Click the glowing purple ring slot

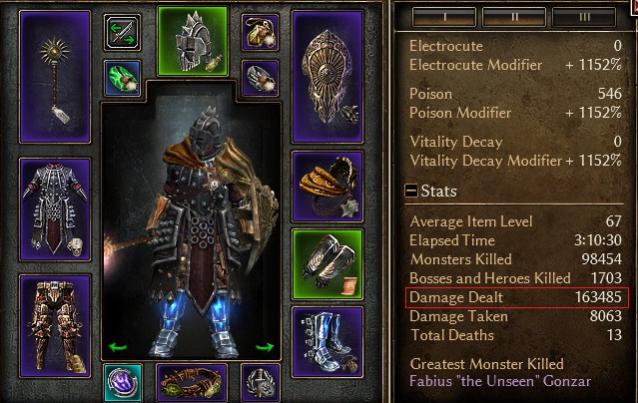pyautogui.click(x=123, y=382)
